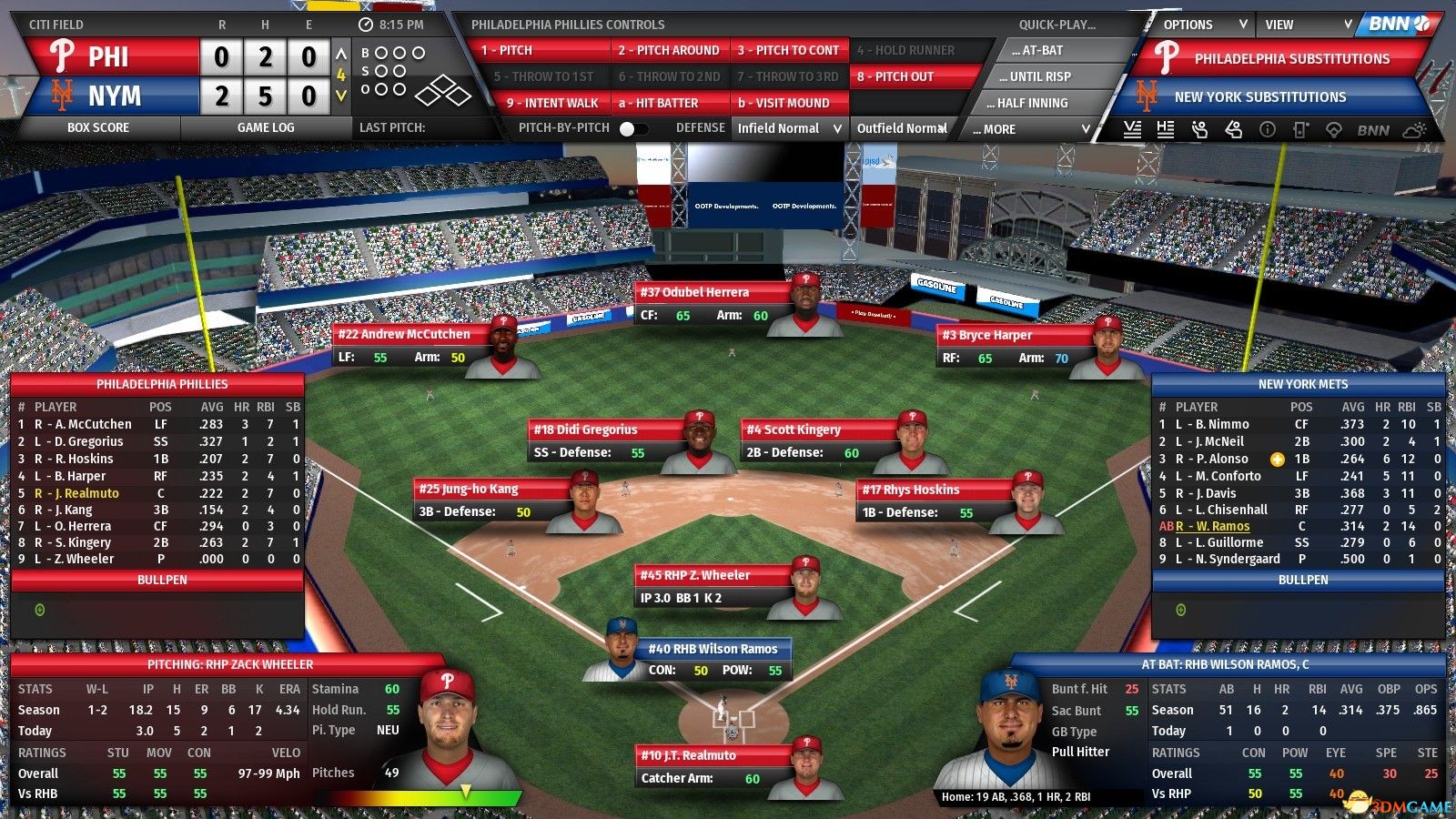The image size is (1456, 819).
Task: Choose Pitch to Contact option
Action: (788, 51)
